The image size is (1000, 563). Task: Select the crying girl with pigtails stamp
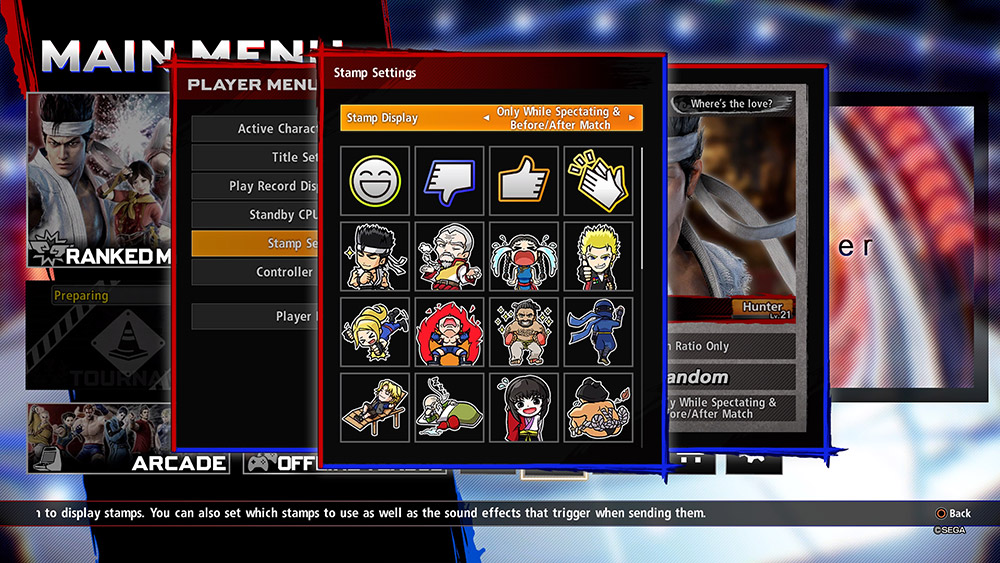523,256
